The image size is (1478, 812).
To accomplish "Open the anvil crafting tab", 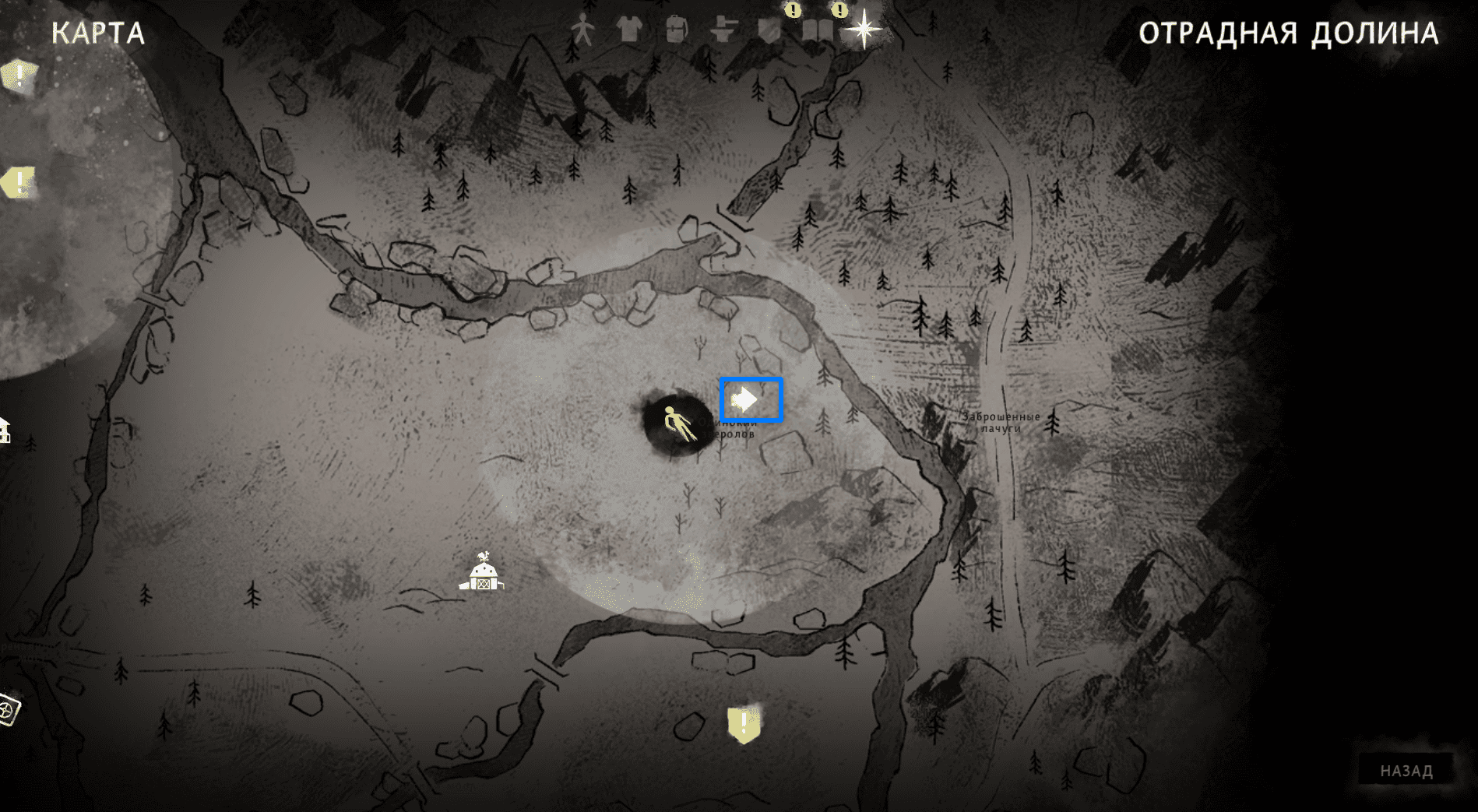I will pyautogui.click(x=723, y=30).
